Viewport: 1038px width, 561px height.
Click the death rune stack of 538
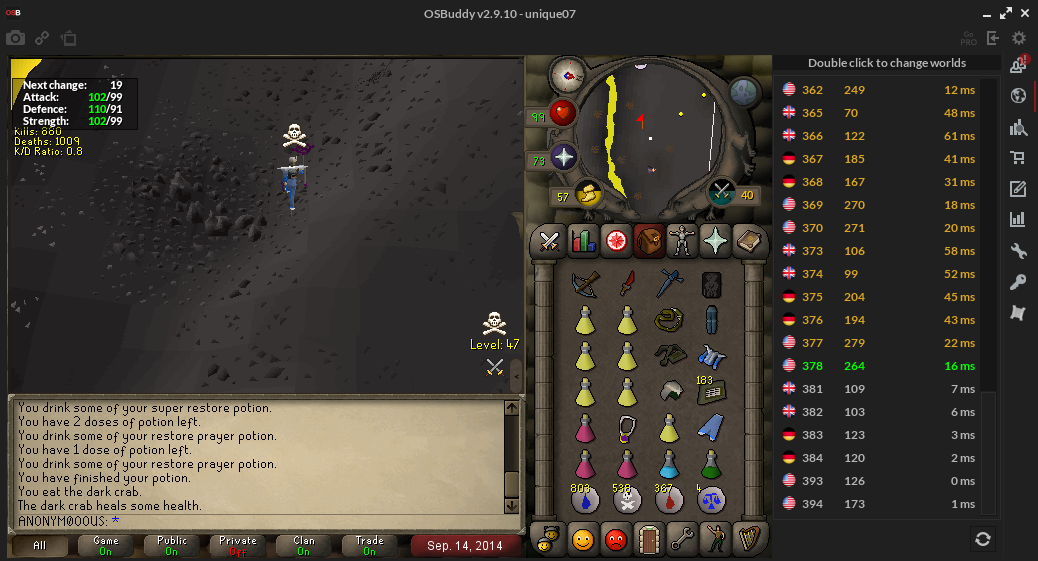(627, 500)
